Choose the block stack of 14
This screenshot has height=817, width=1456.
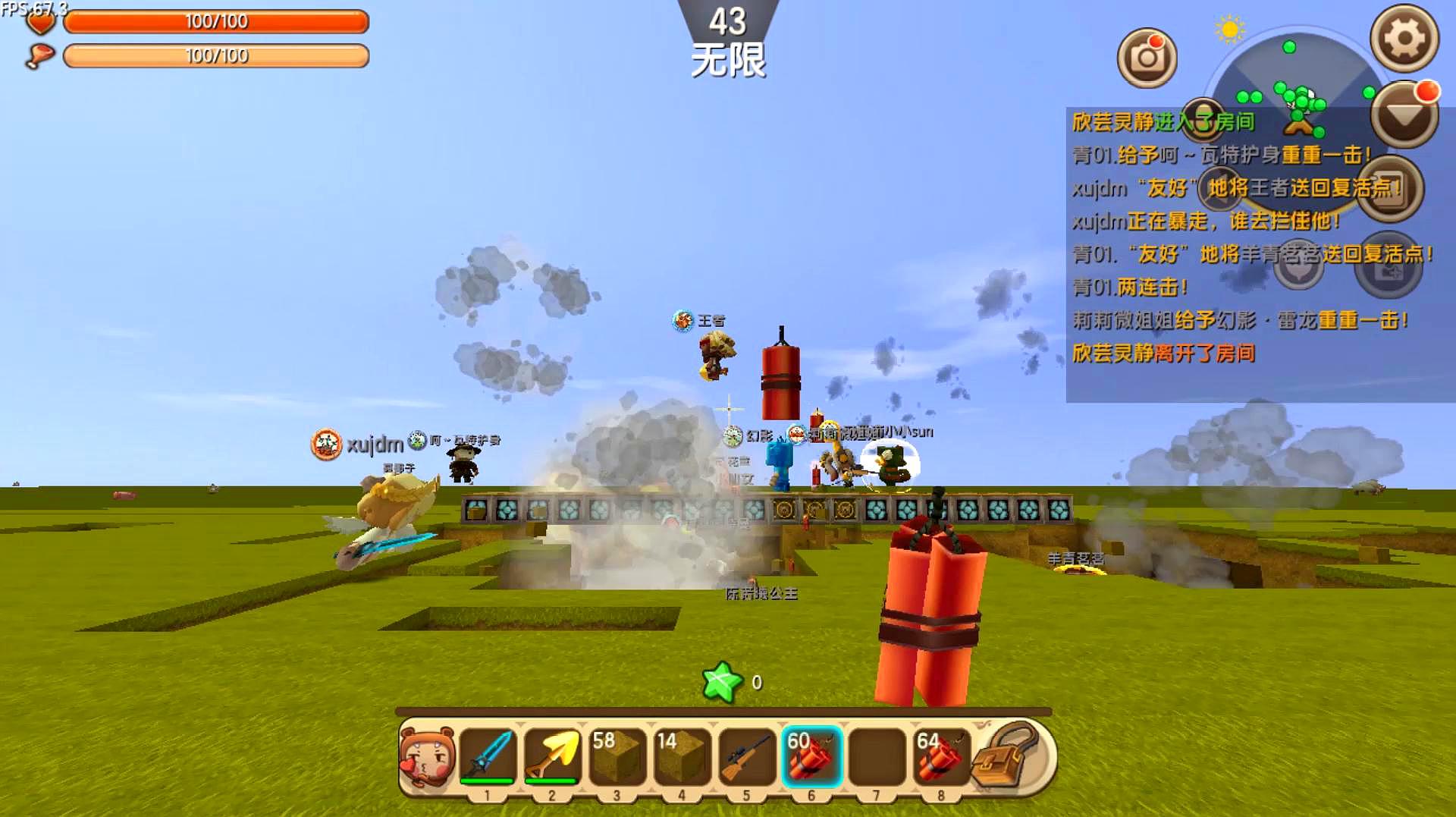[681, 755]
